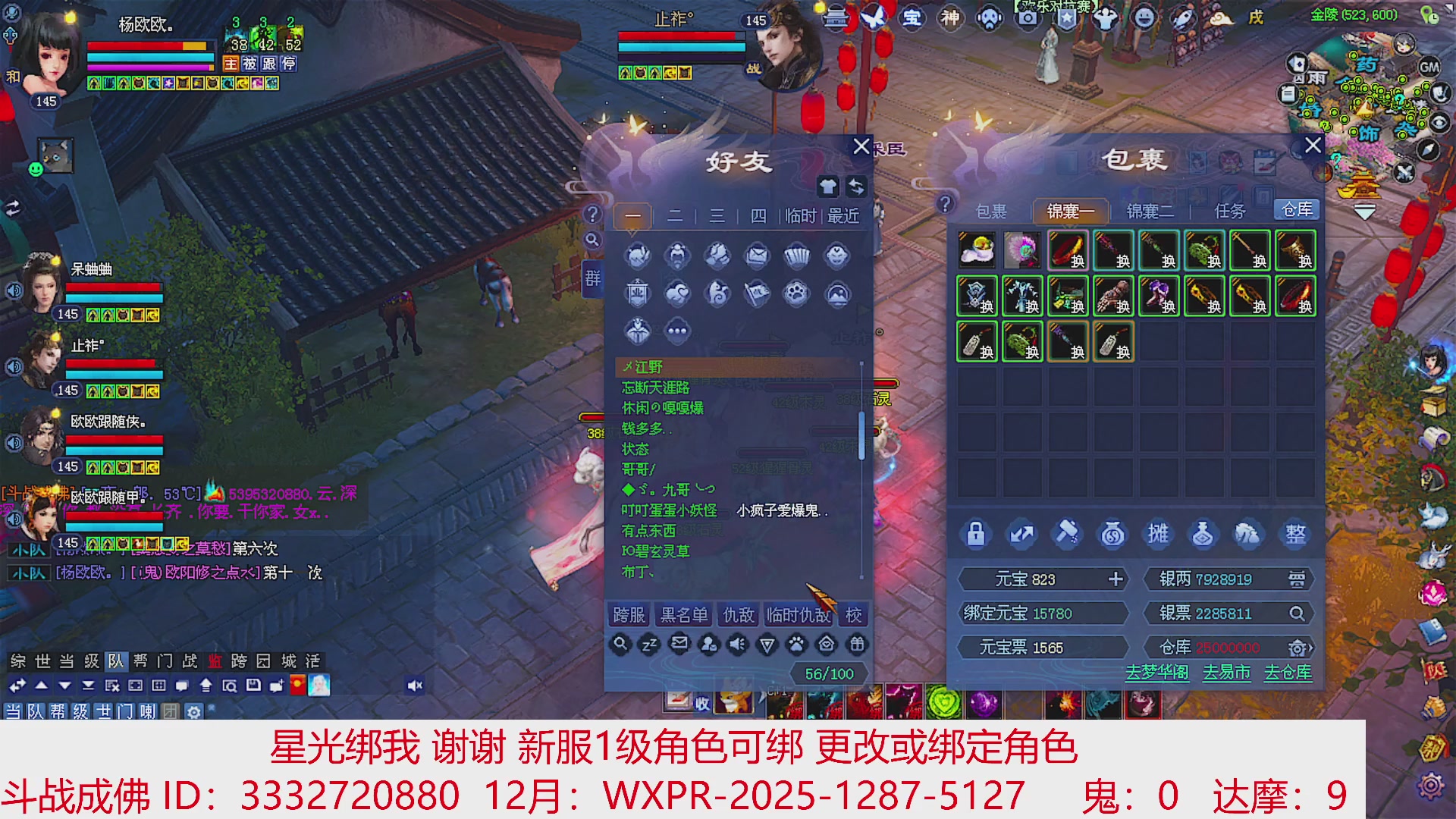
Task: Sort the bag with the 整 icon
Action: pos(1296,533)
